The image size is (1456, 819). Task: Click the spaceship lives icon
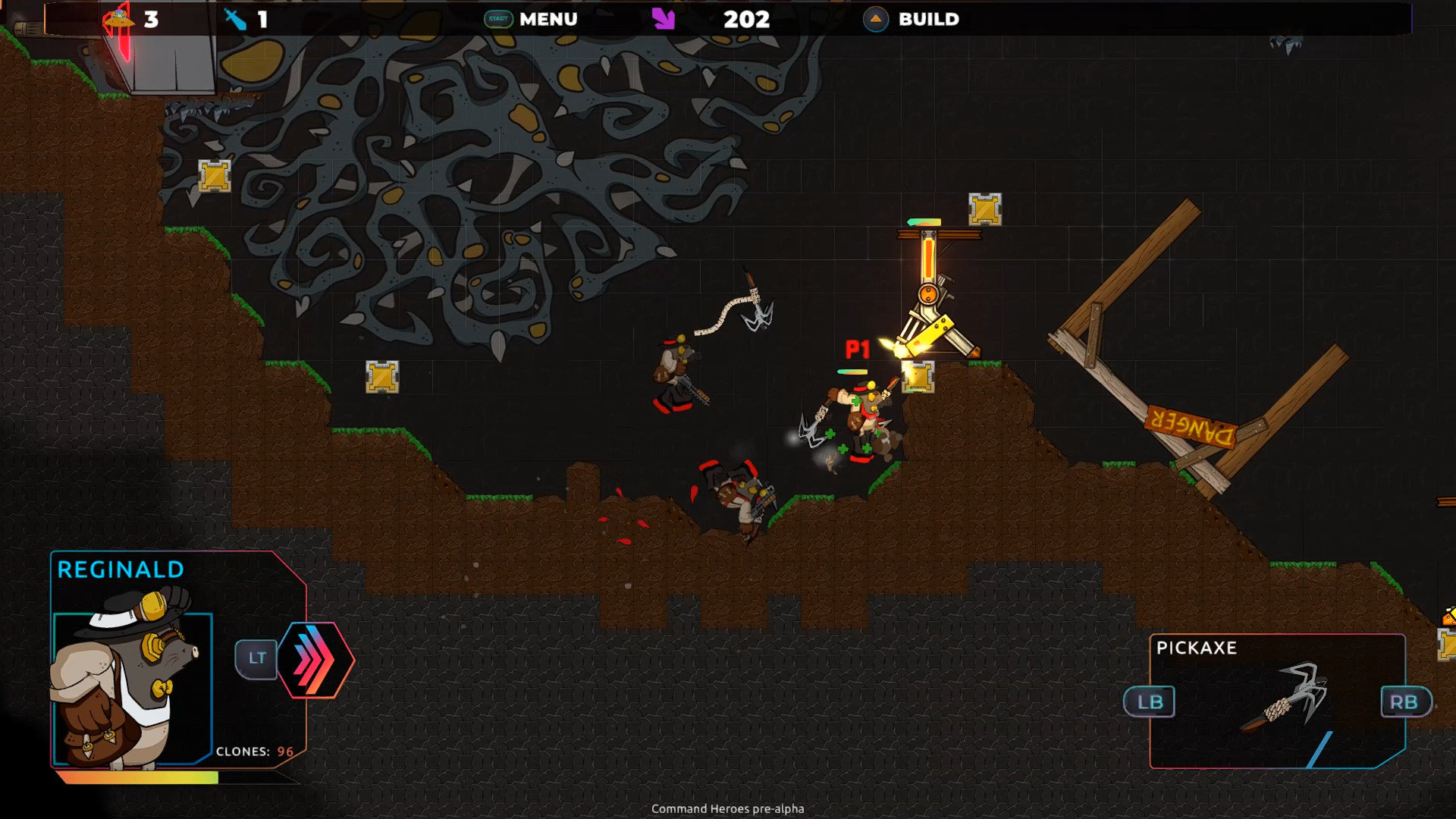tap(118, 18)
